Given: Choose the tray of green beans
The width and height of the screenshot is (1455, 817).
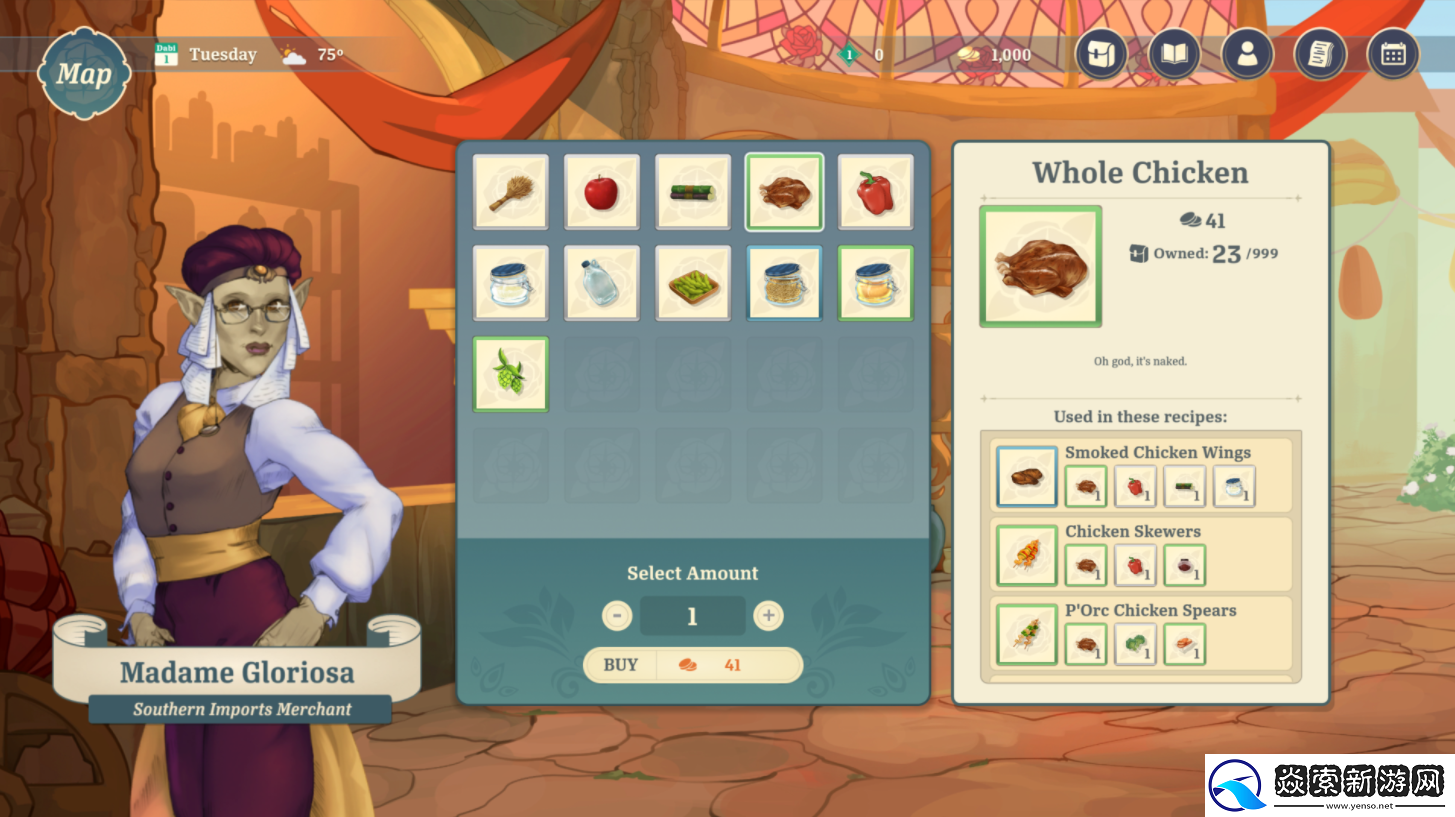Looking at the screenshot, I should 693,283.
